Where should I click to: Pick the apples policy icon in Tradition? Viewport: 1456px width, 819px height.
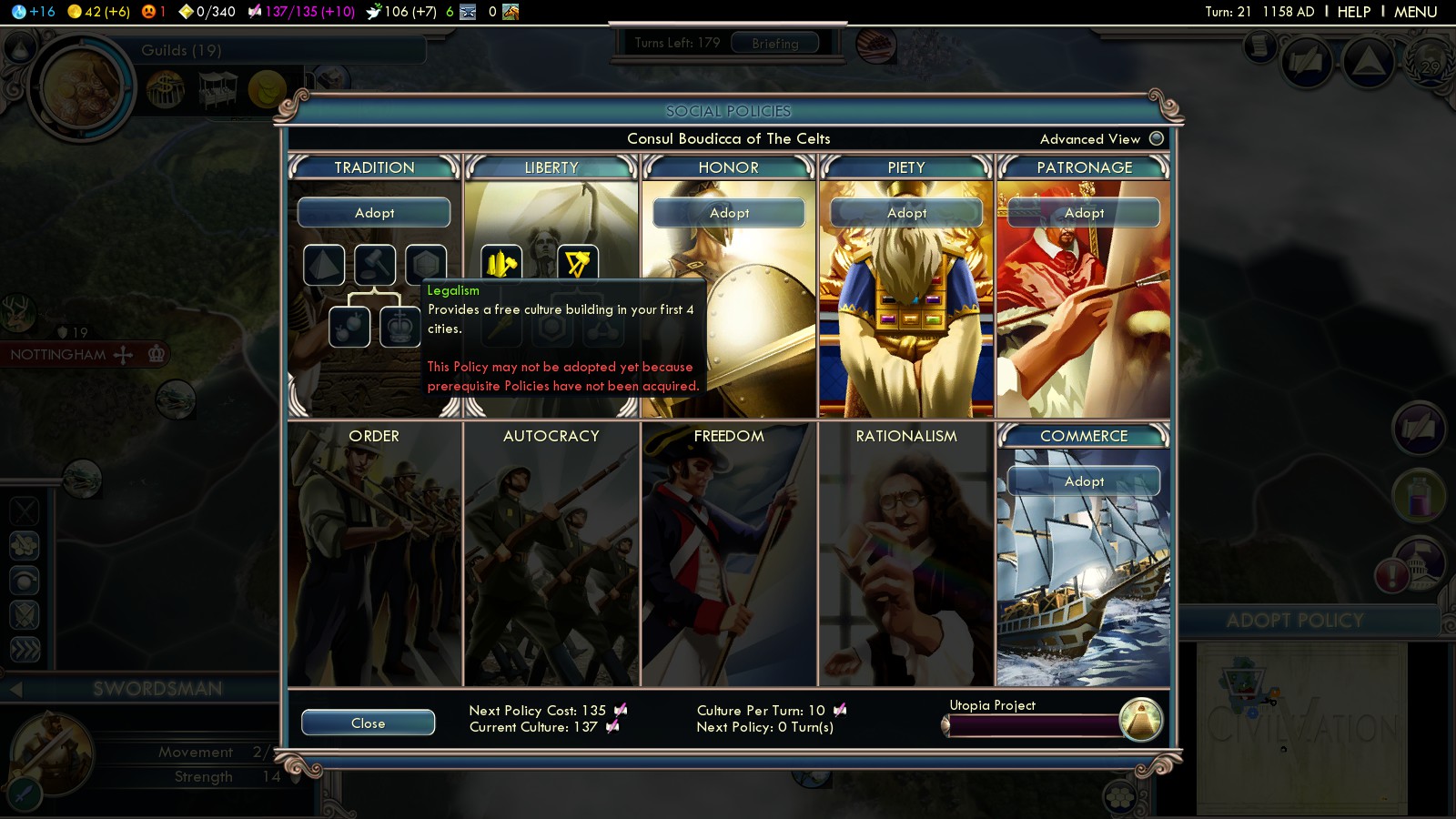[349, 327]
